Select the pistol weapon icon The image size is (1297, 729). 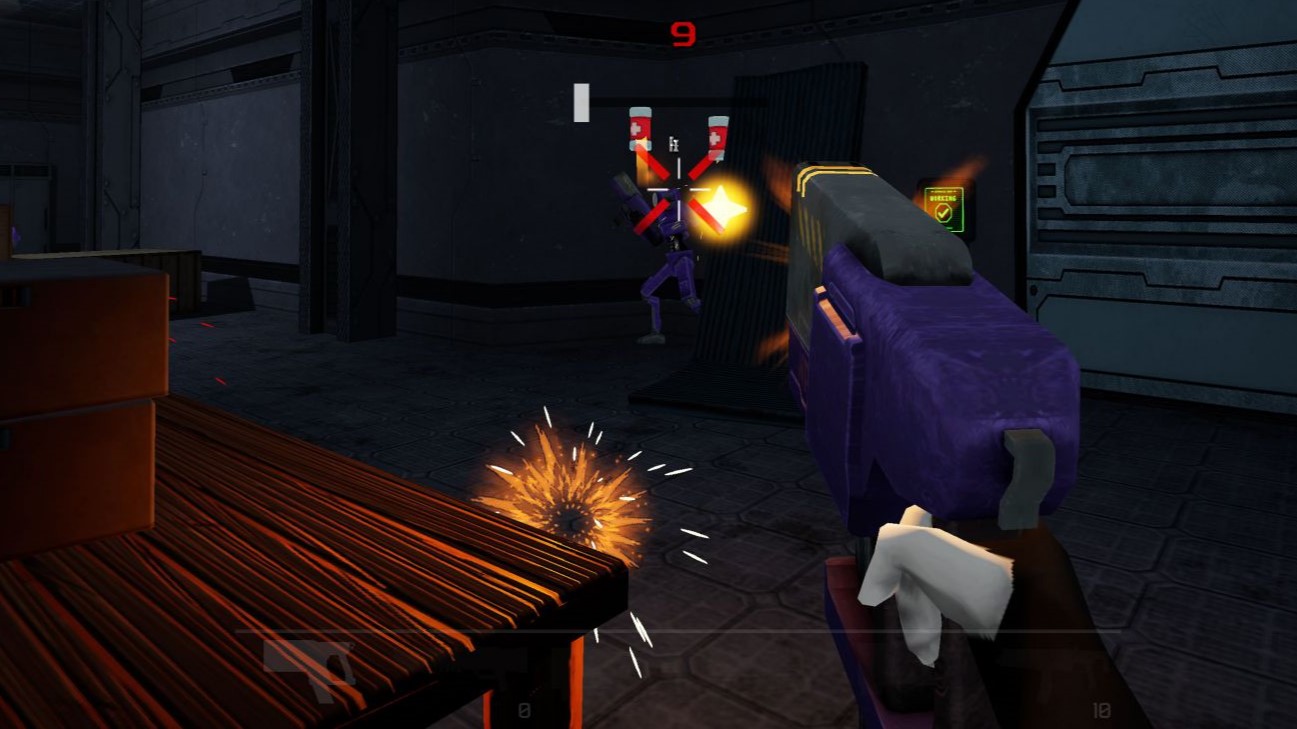click(x=311, y=665)
